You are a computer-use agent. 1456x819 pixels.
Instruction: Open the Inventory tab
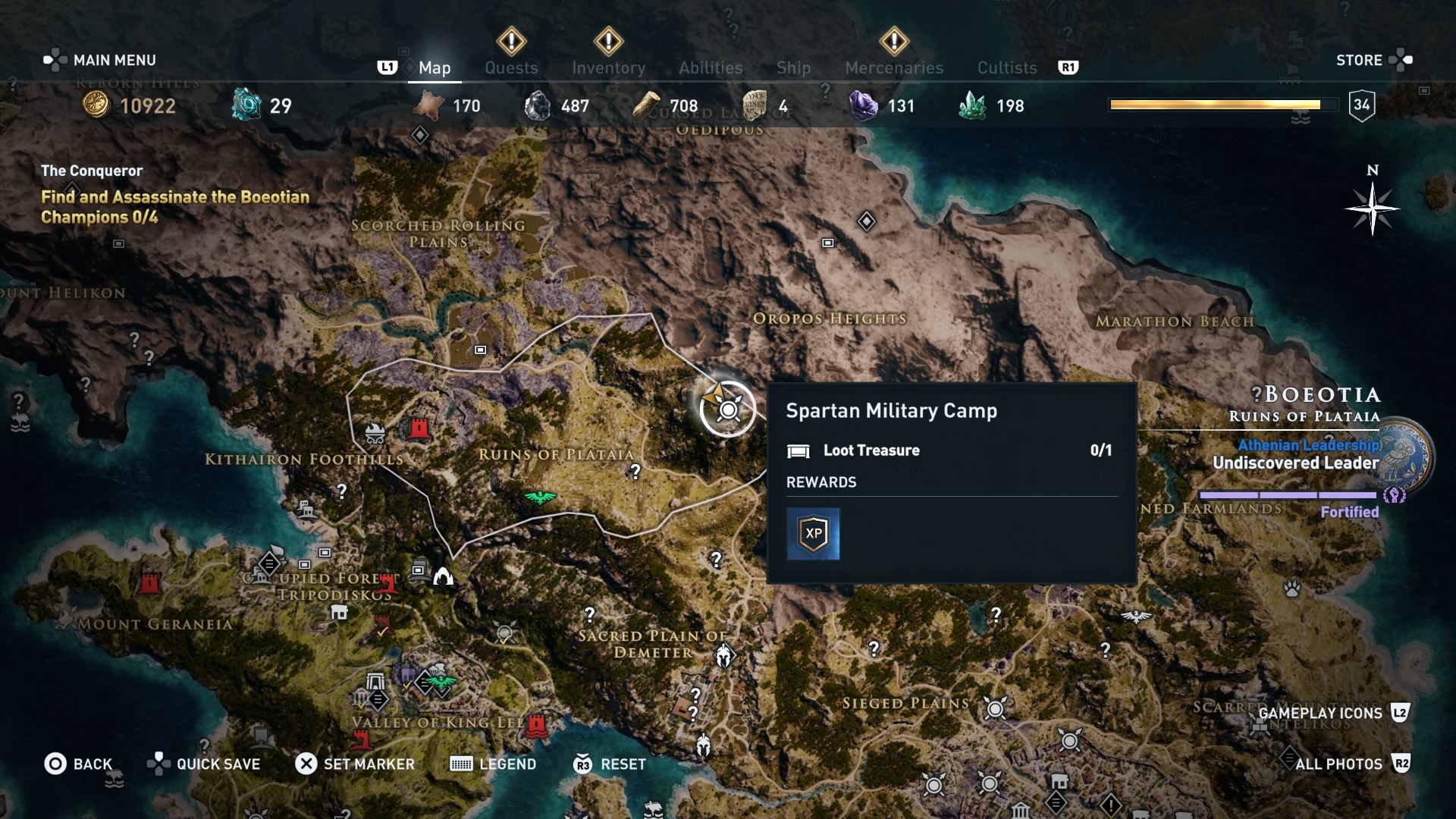[608, 67]
